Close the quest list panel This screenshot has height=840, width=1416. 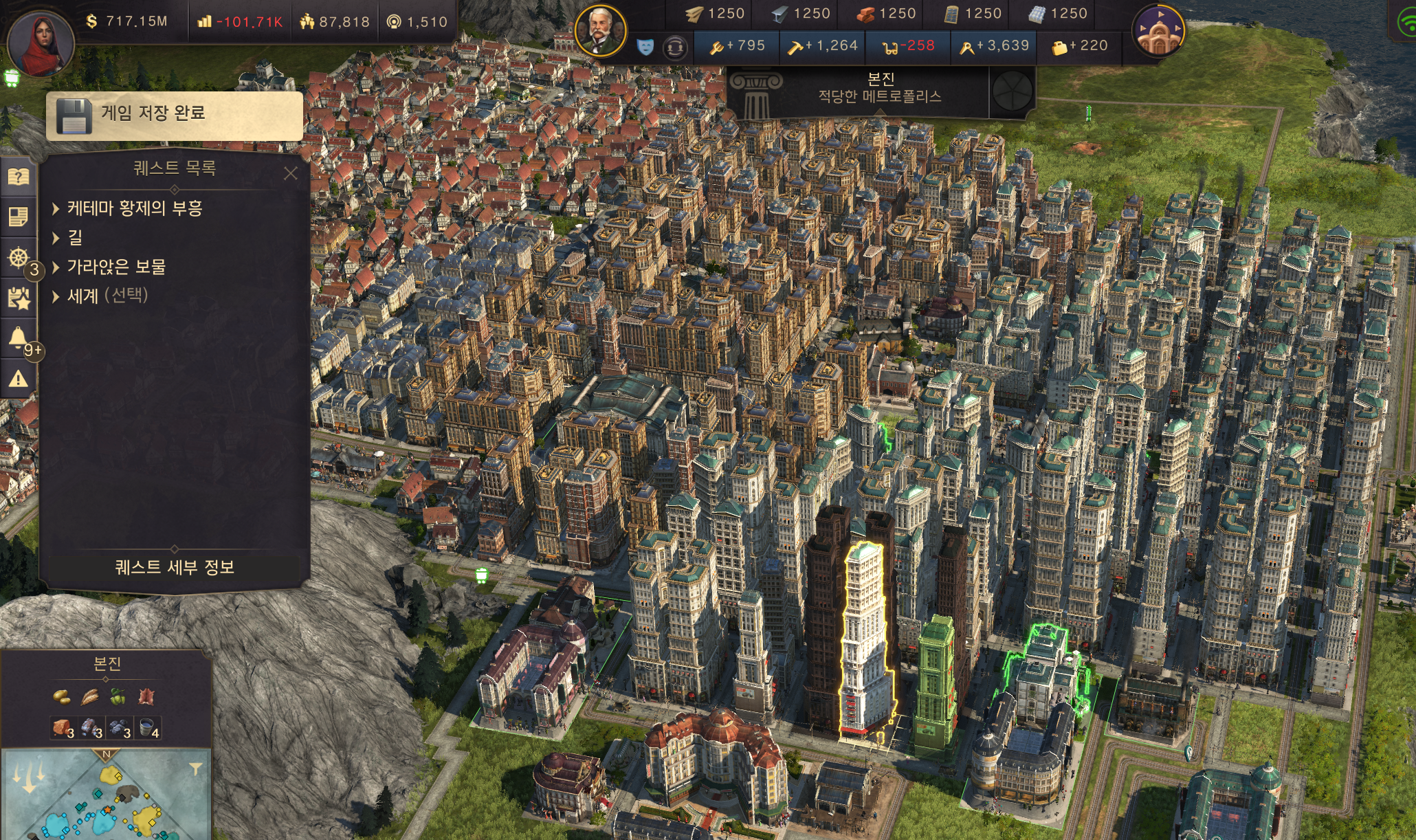[x=291, y=173]
